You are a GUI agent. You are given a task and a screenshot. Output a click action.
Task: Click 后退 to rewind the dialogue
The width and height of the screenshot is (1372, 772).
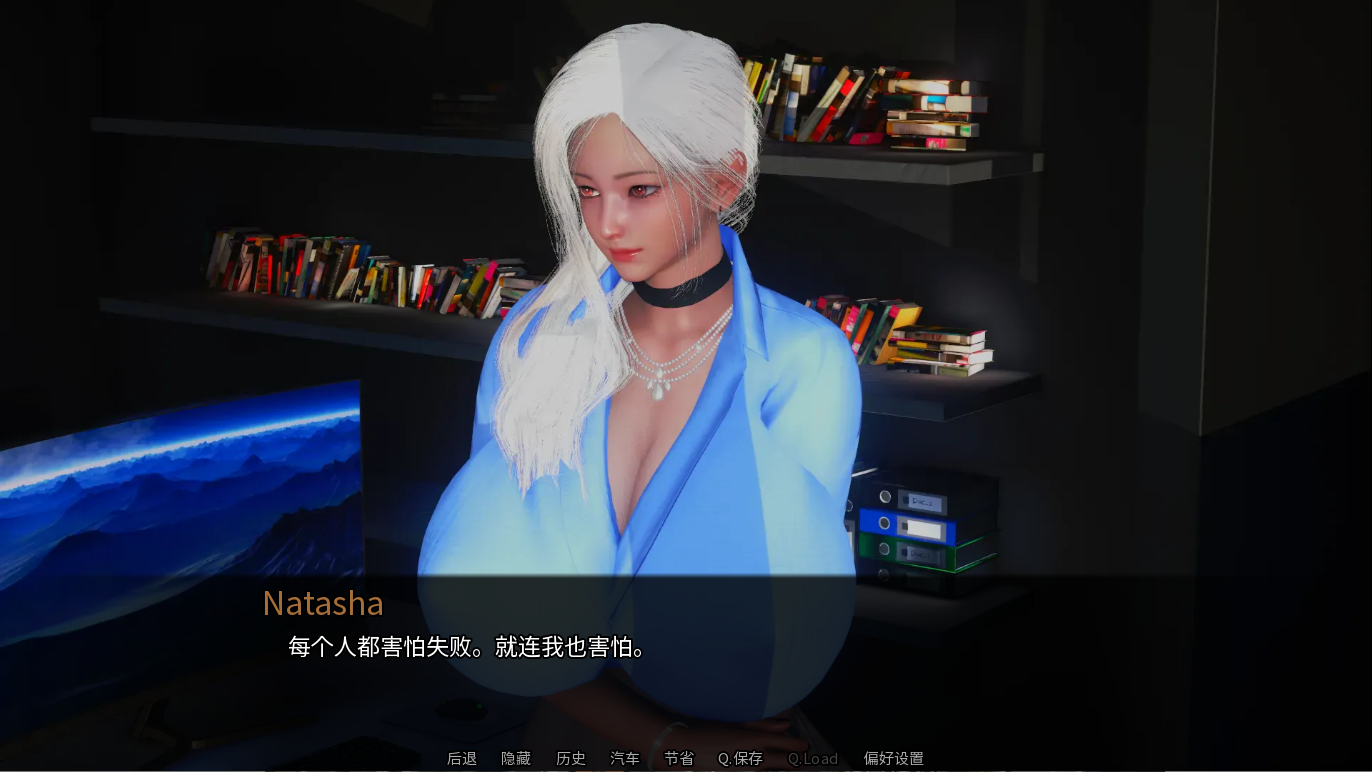[x=461, y=758]
